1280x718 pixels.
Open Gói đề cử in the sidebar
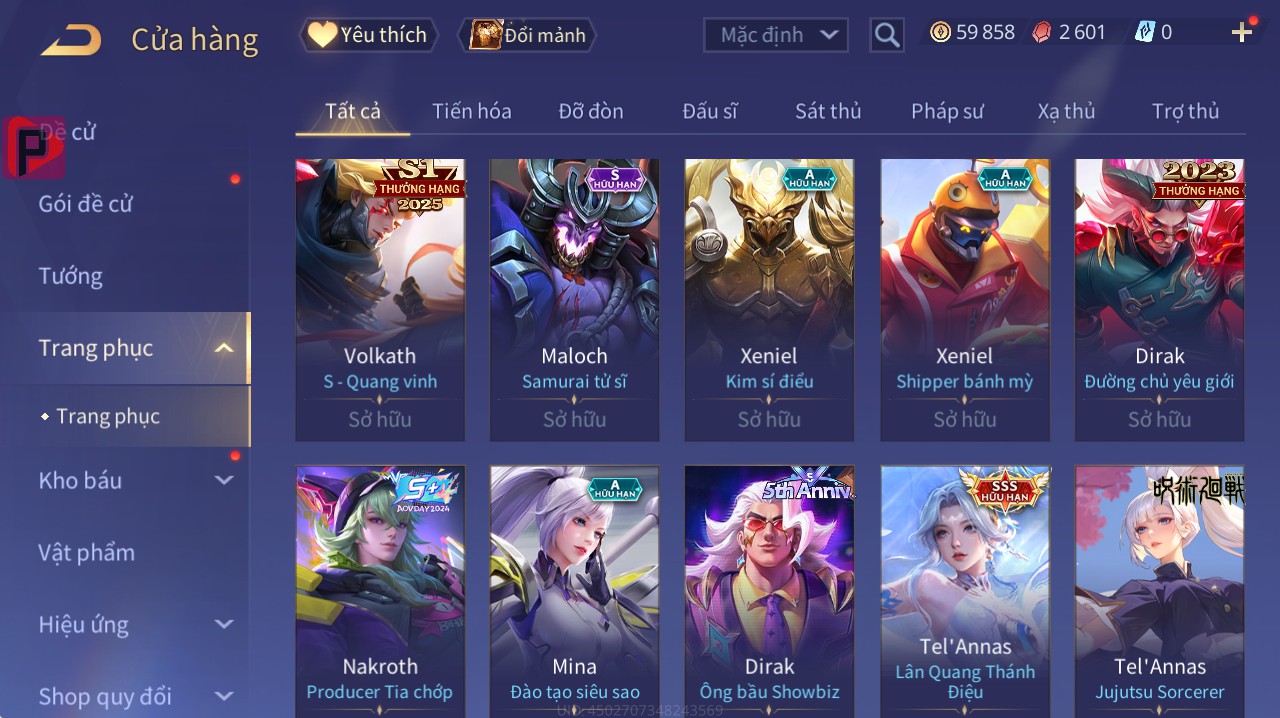(x=86, y=204)
